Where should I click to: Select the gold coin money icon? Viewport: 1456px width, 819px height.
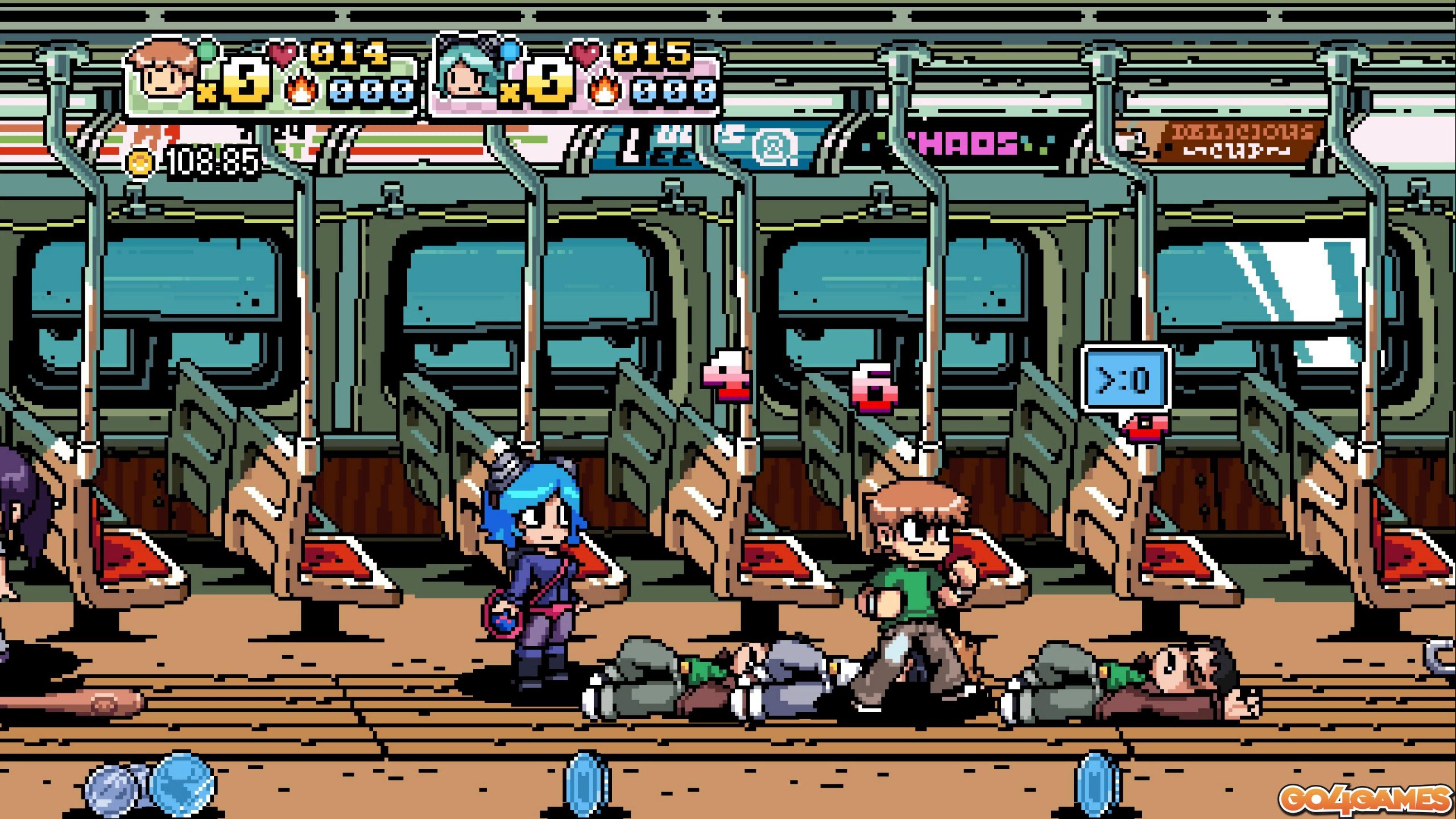pyautogui.click(x=140, y=163)
